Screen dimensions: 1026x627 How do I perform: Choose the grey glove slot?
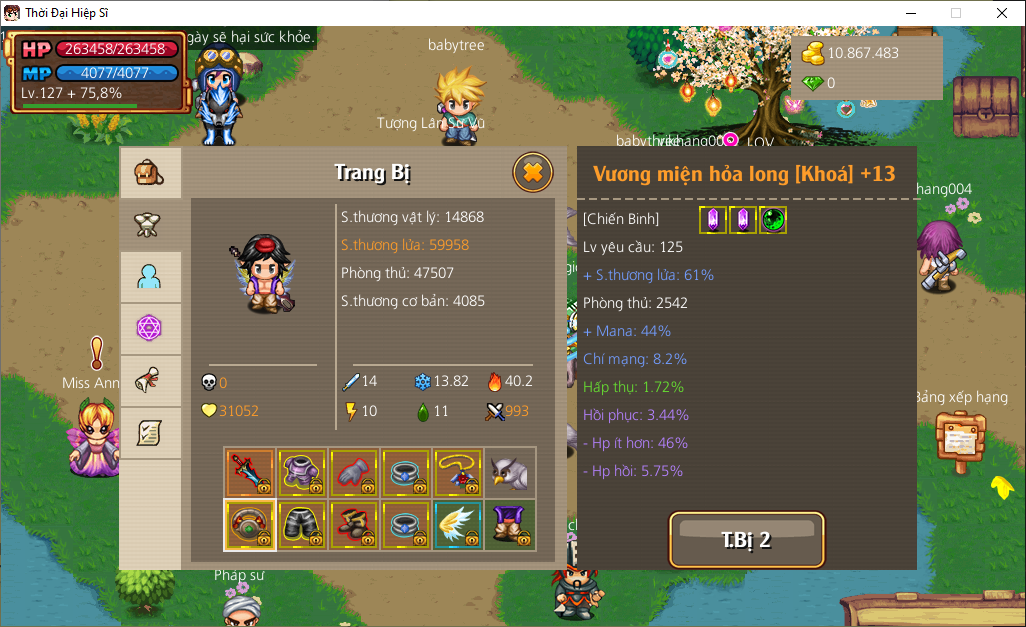pyautogui.click(x=354, y=473)
